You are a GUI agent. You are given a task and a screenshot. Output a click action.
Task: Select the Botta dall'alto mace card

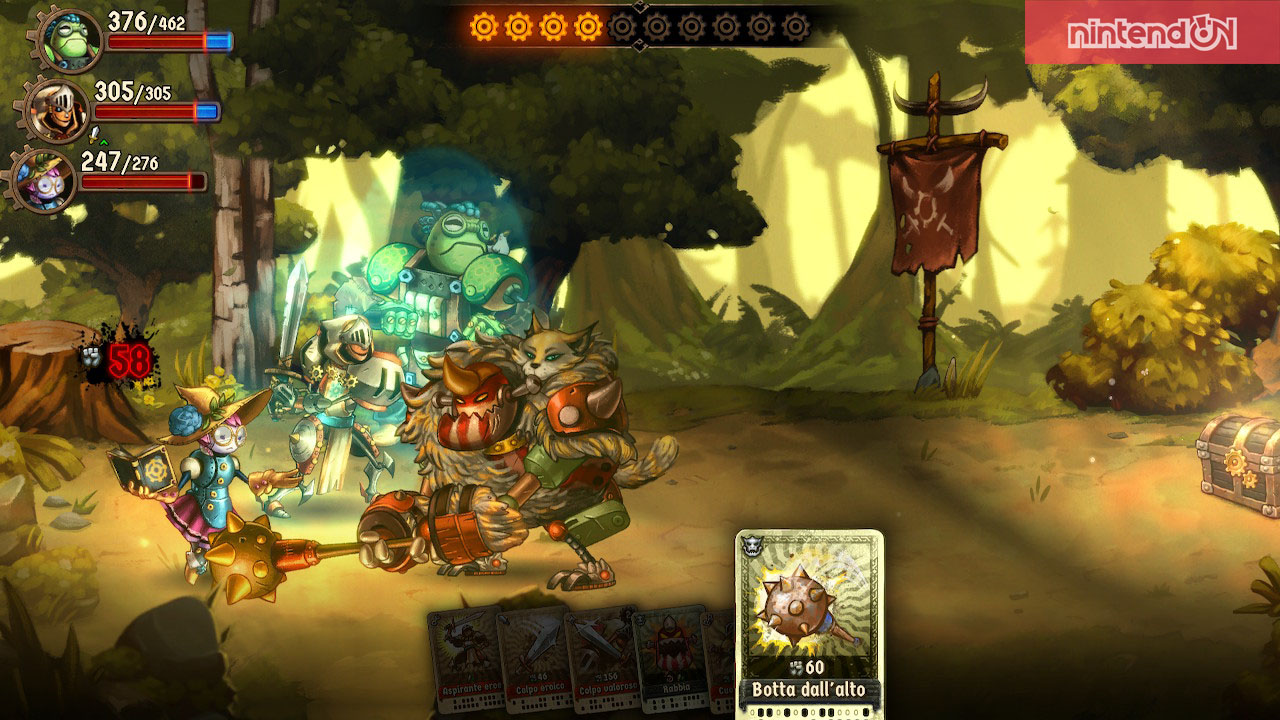[809, 620]
